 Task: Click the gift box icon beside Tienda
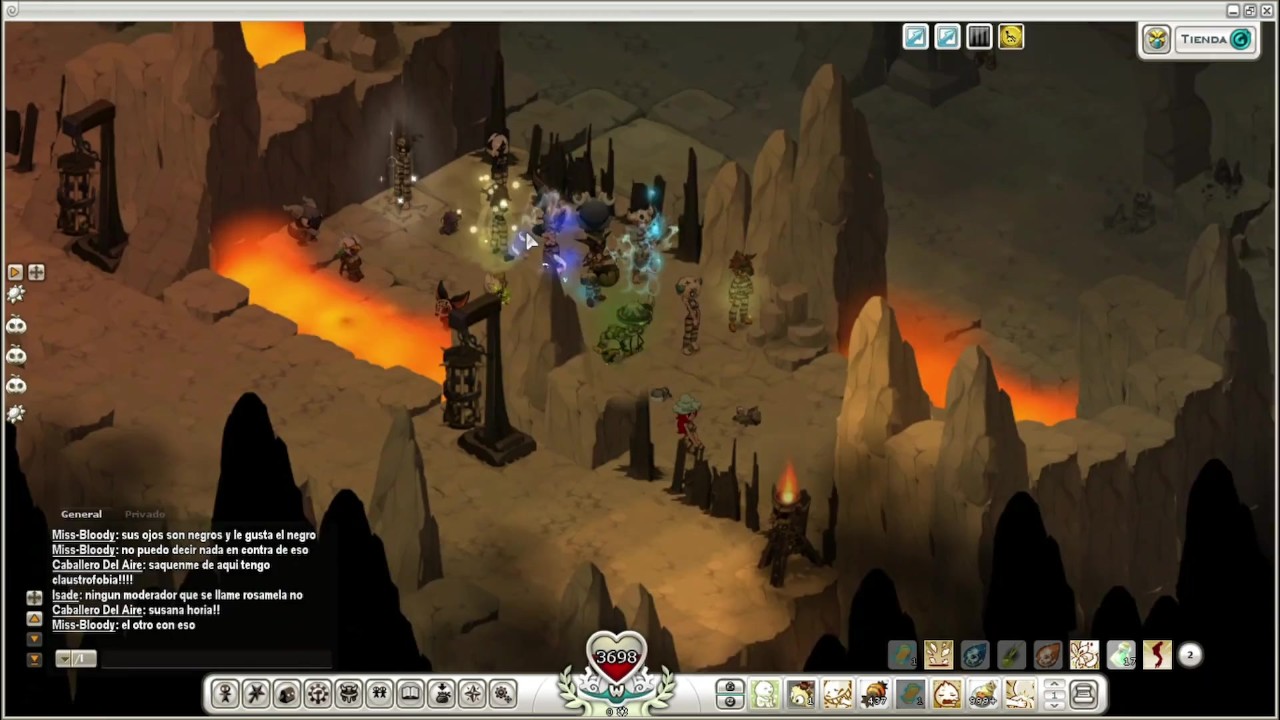pos(1156,40)
